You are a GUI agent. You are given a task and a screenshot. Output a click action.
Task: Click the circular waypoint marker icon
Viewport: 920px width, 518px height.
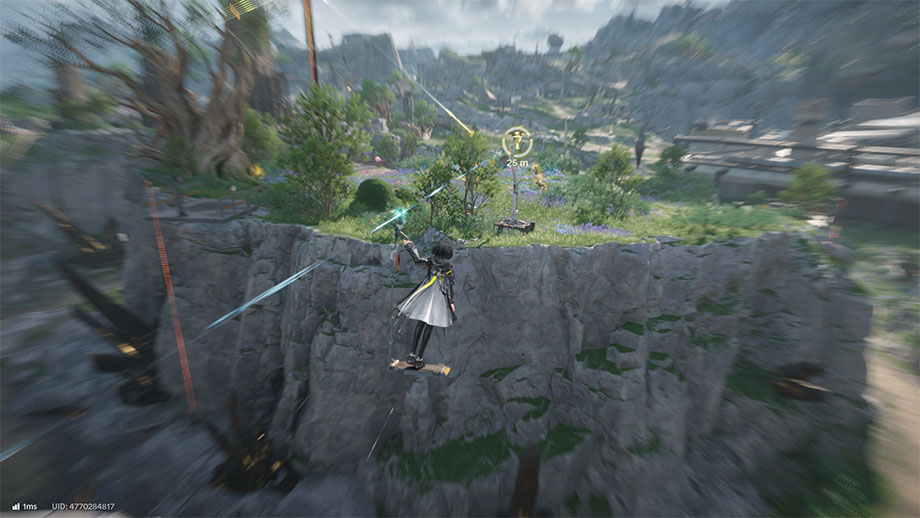pyautogui.click(x=517, y=141)
